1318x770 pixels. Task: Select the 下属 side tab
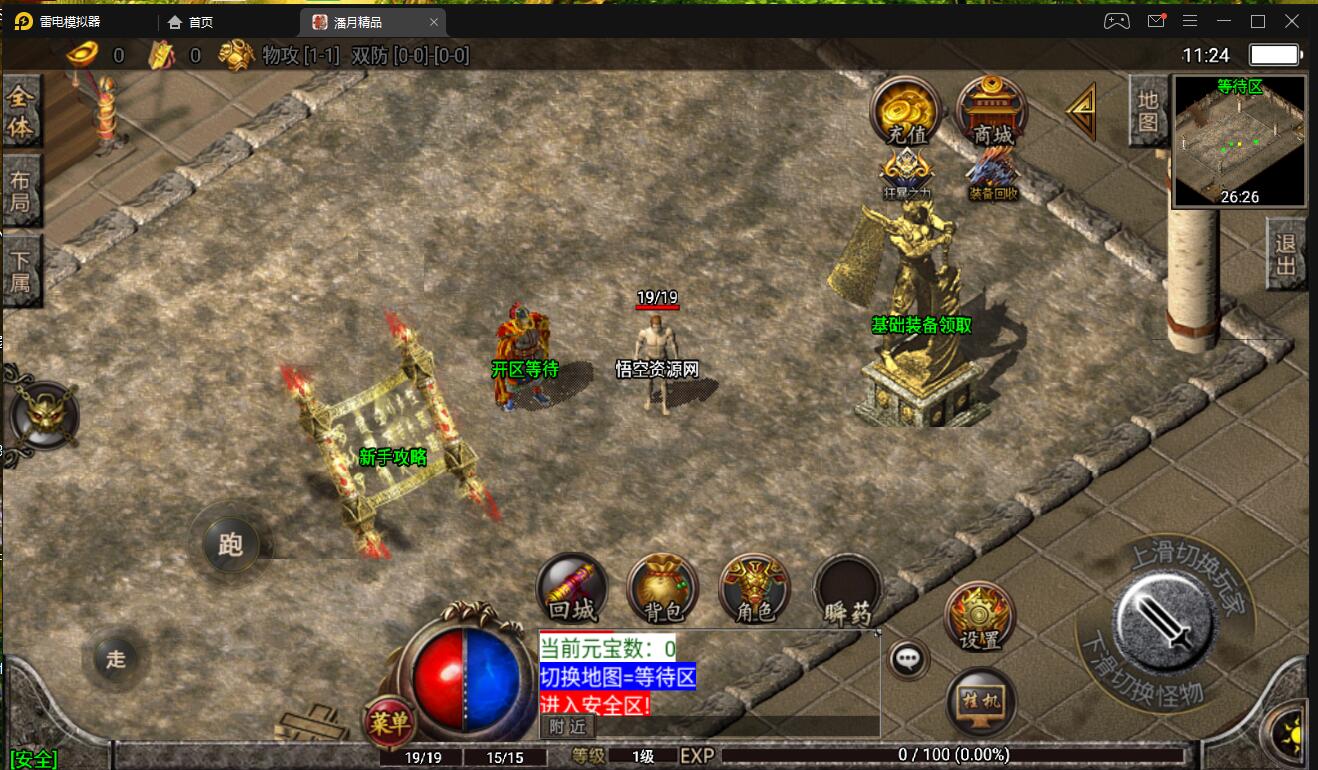[21, 271]
